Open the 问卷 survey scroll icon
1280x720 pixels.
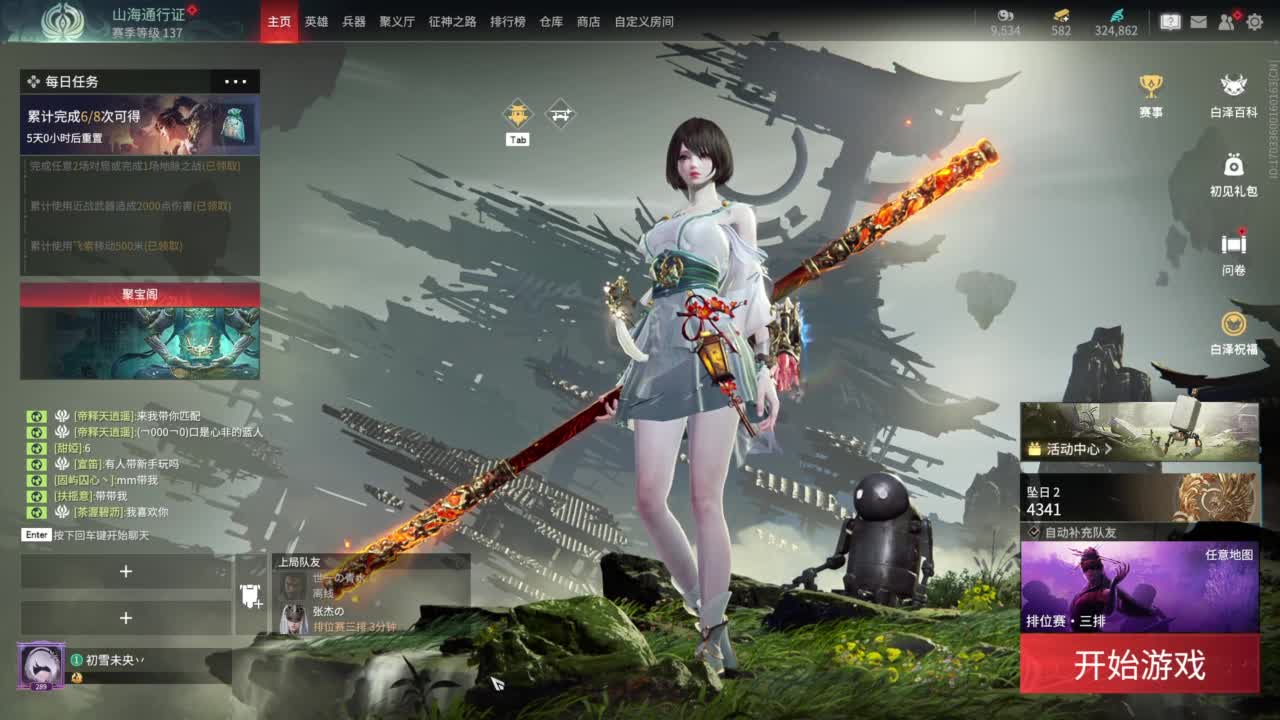coord(1234,244)
